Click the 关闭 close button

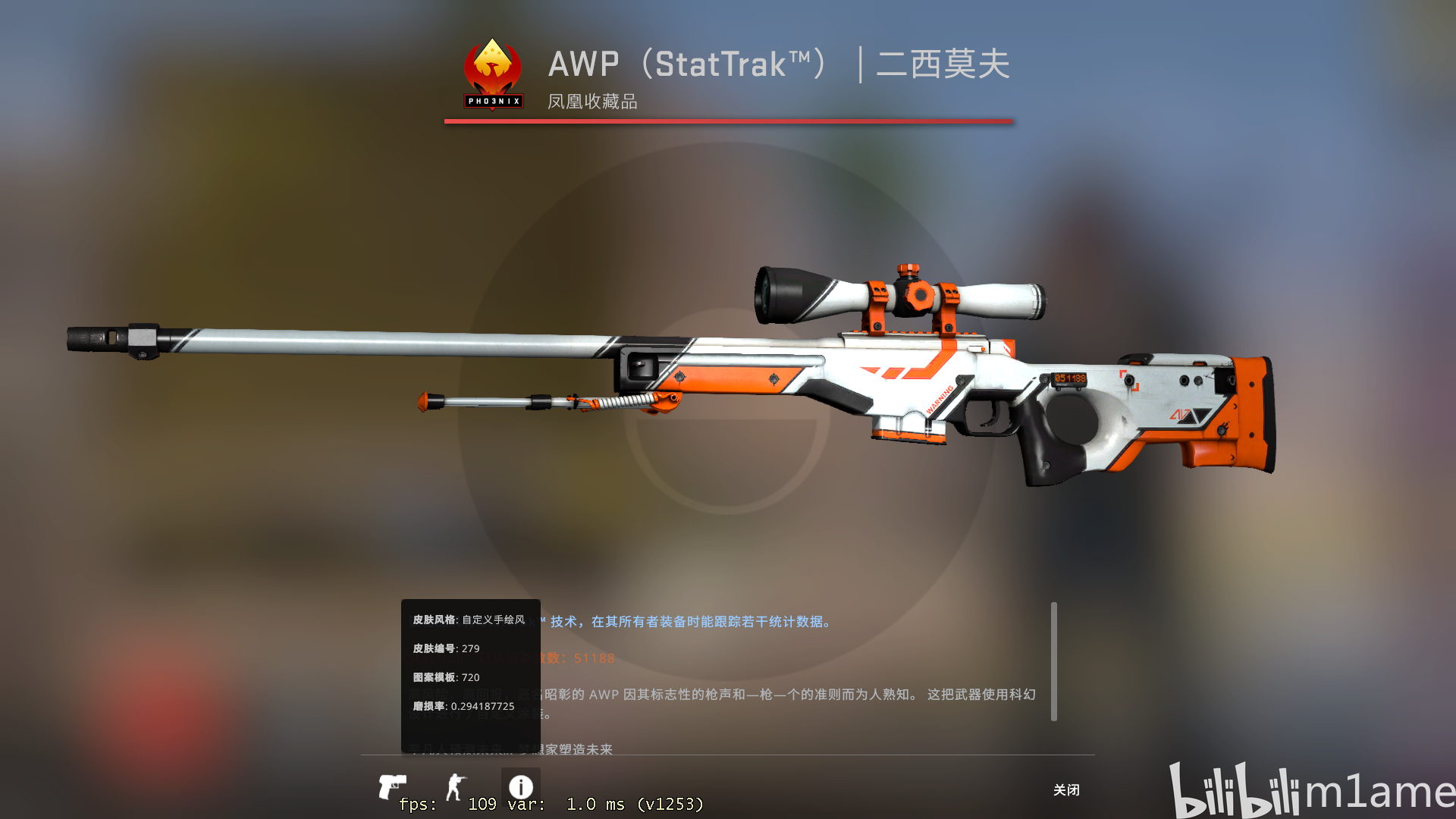pos(1068,790)
